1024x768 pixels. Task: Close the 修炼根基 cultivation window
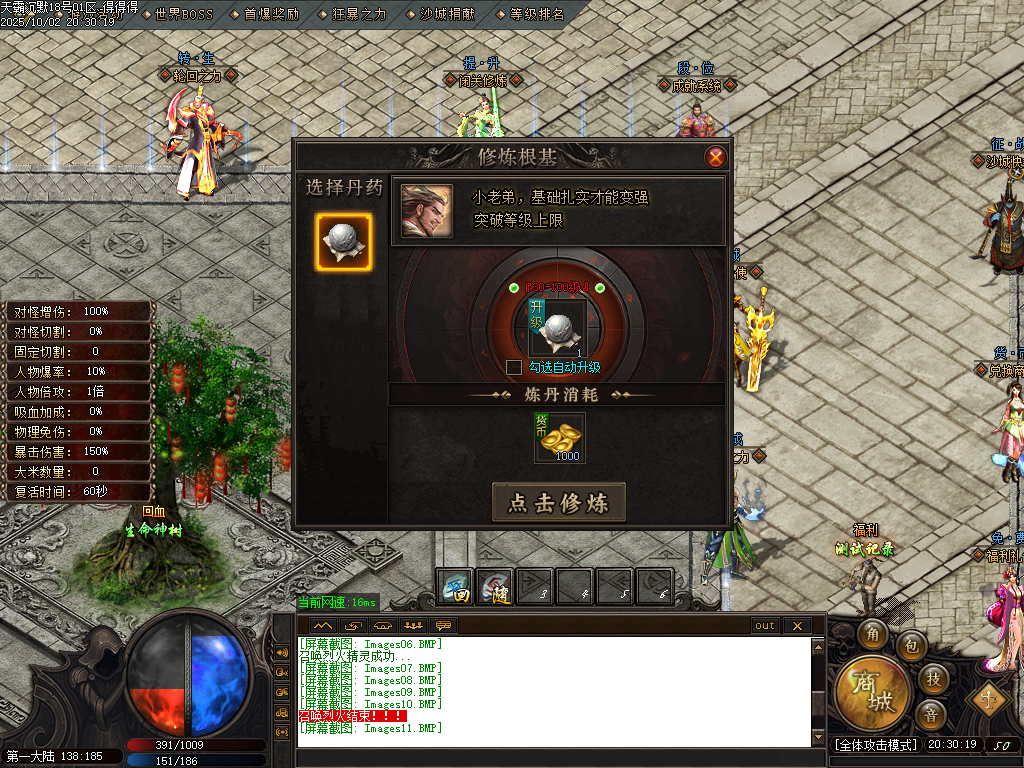point(715,157)
